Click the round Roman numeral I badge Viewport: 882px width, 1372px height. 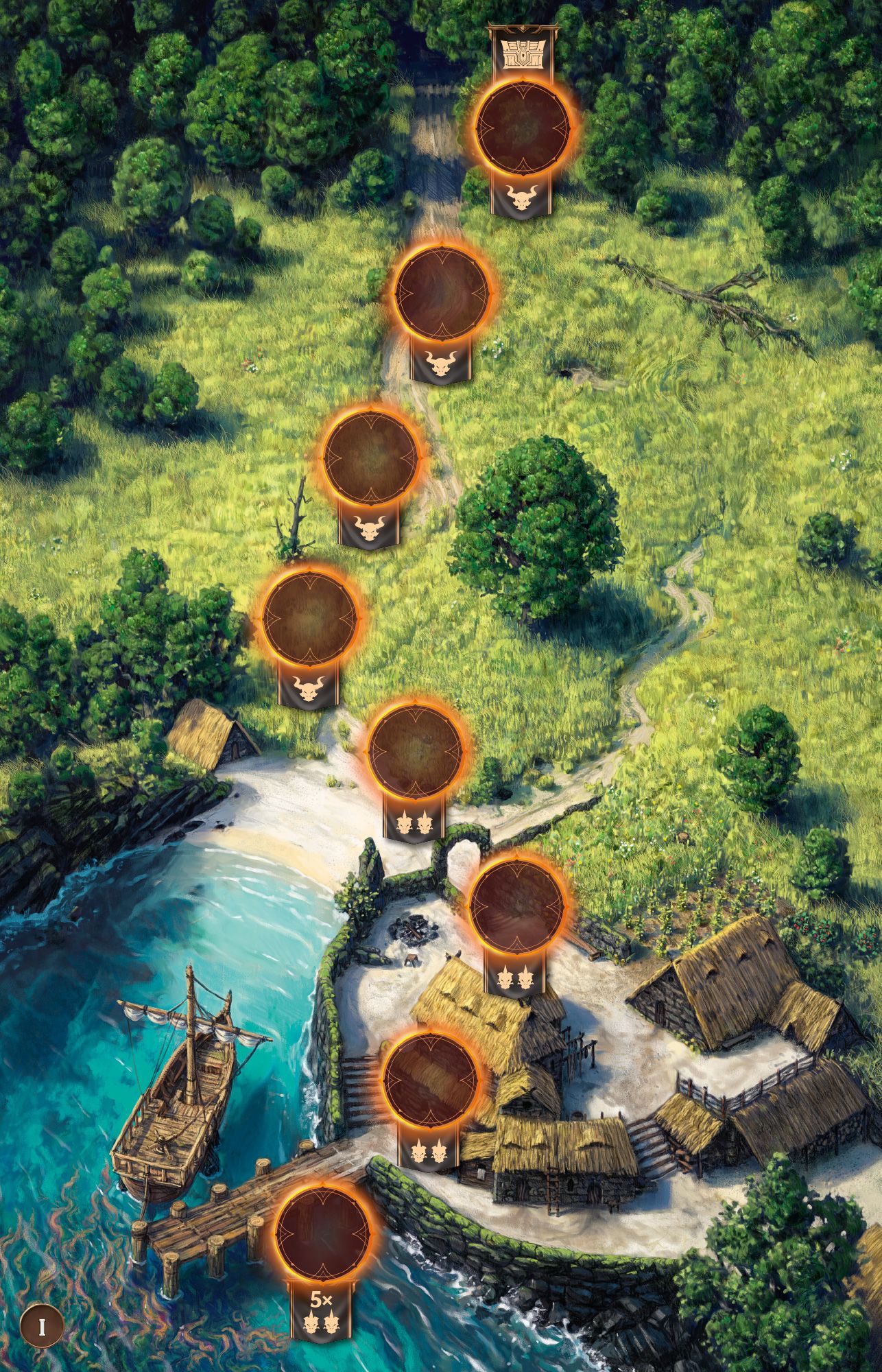(x=42, y=1326)
